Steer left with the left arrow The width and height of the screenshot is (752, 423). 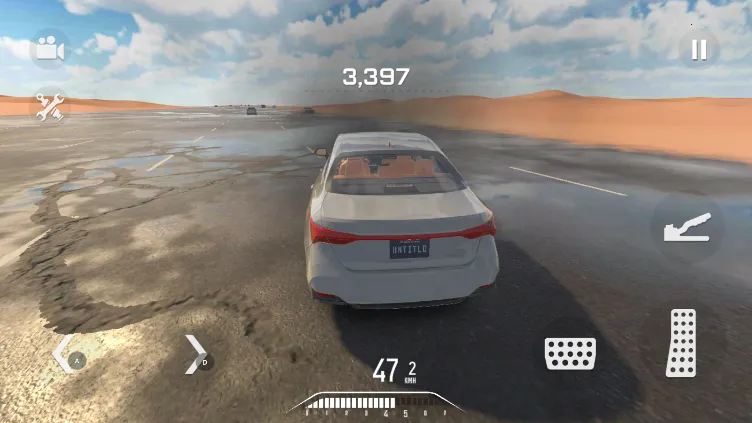click(x=65, y=354)
